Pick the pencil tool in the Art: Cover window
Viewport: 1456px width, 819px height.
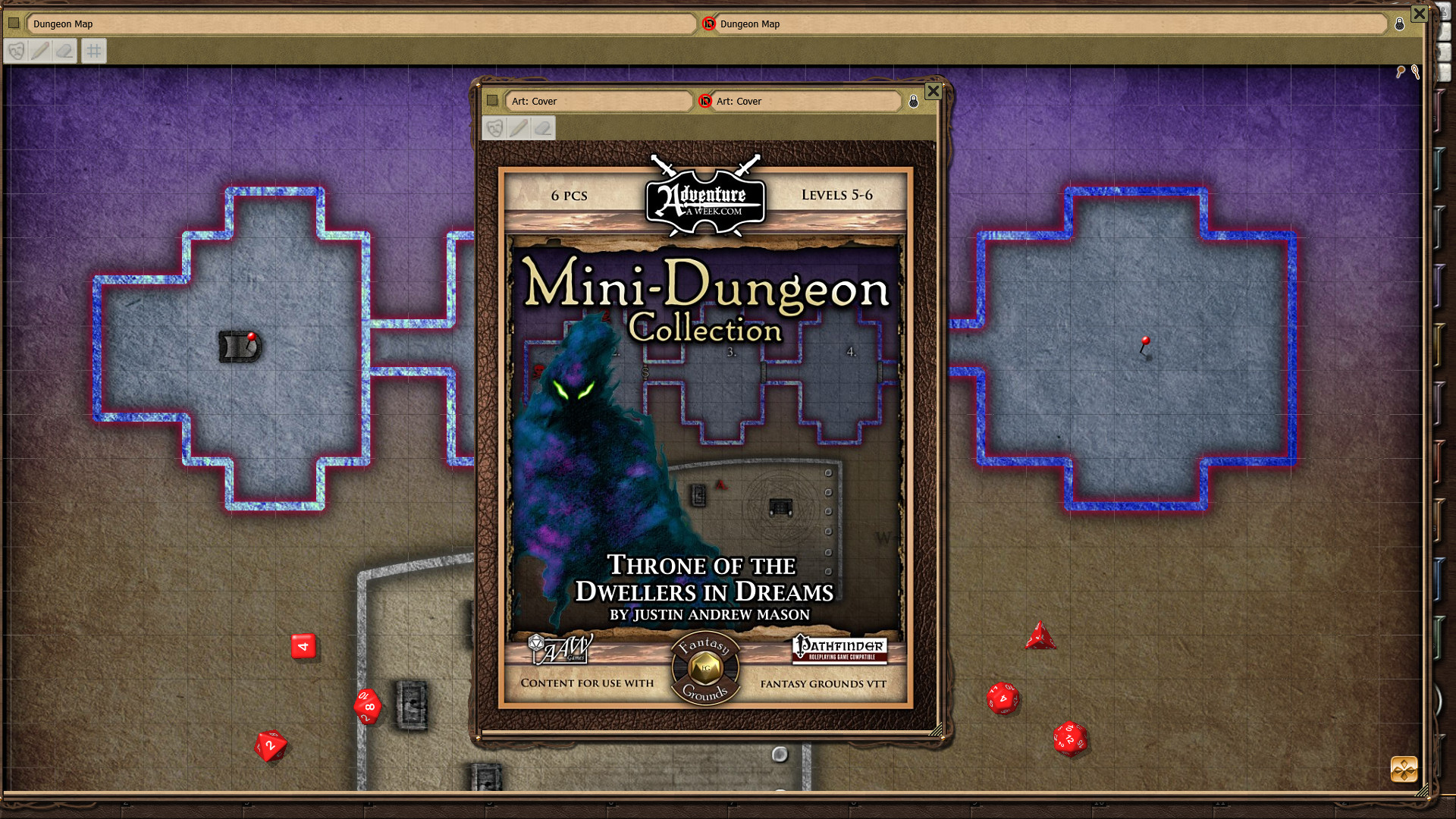click(x=519, y=128)
